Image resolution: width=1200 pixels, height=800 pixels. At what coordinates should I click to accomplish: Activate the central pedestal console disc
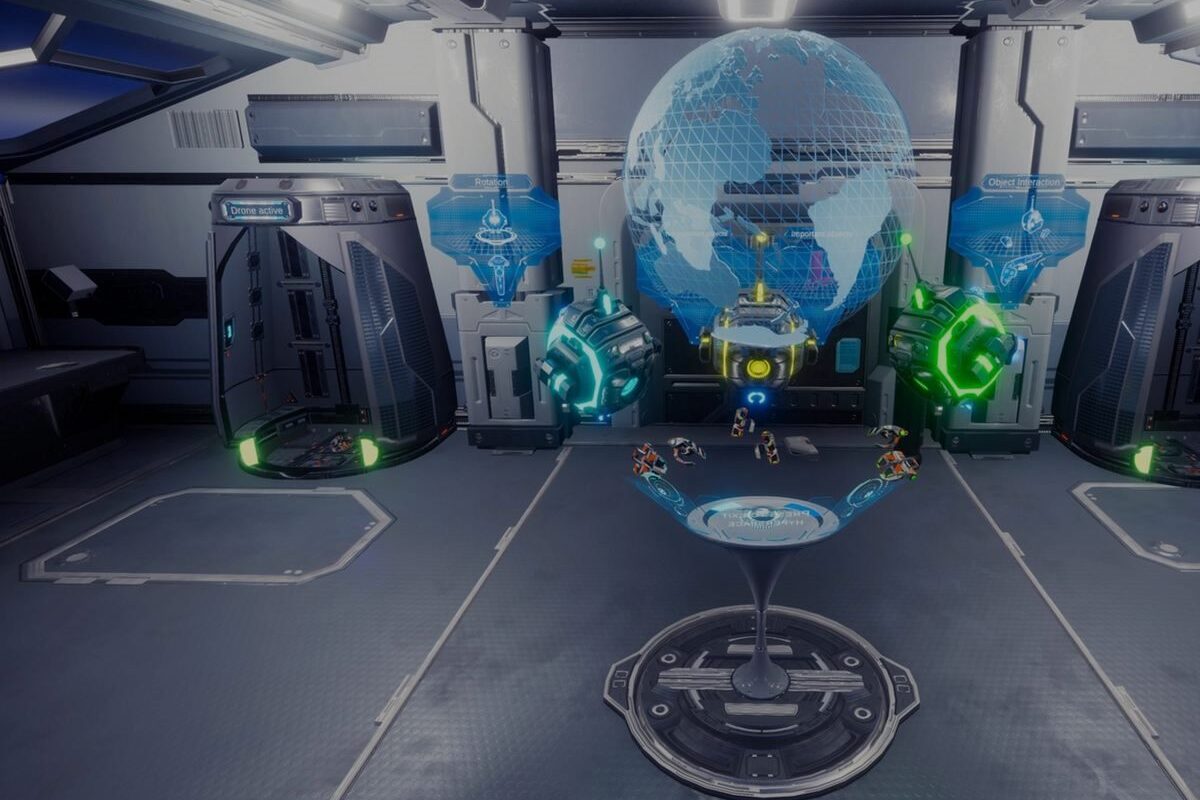tap(762, 520)
